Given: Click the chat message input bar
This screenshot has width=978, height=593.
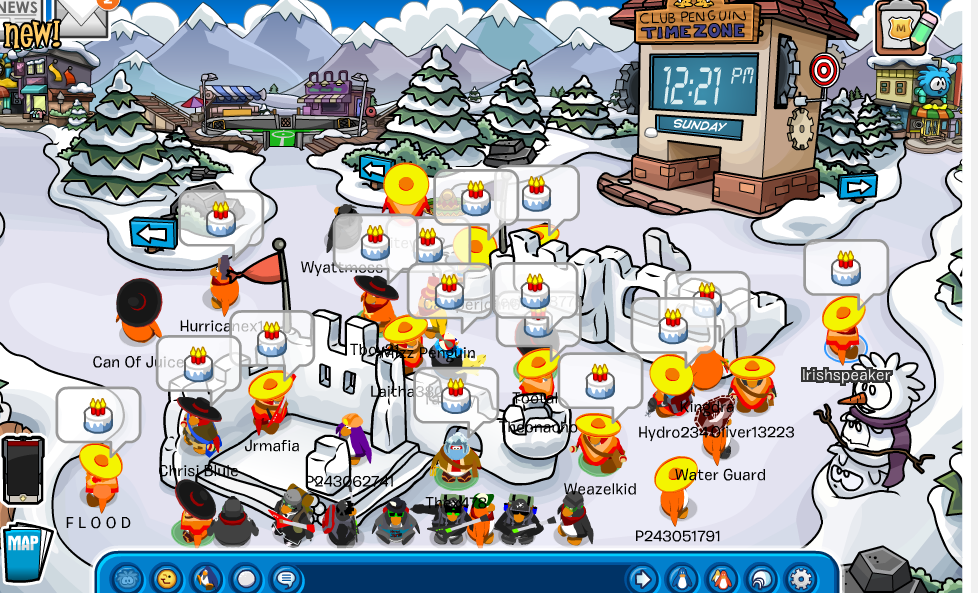Looking at the screenshot, I should click(460, 578).
